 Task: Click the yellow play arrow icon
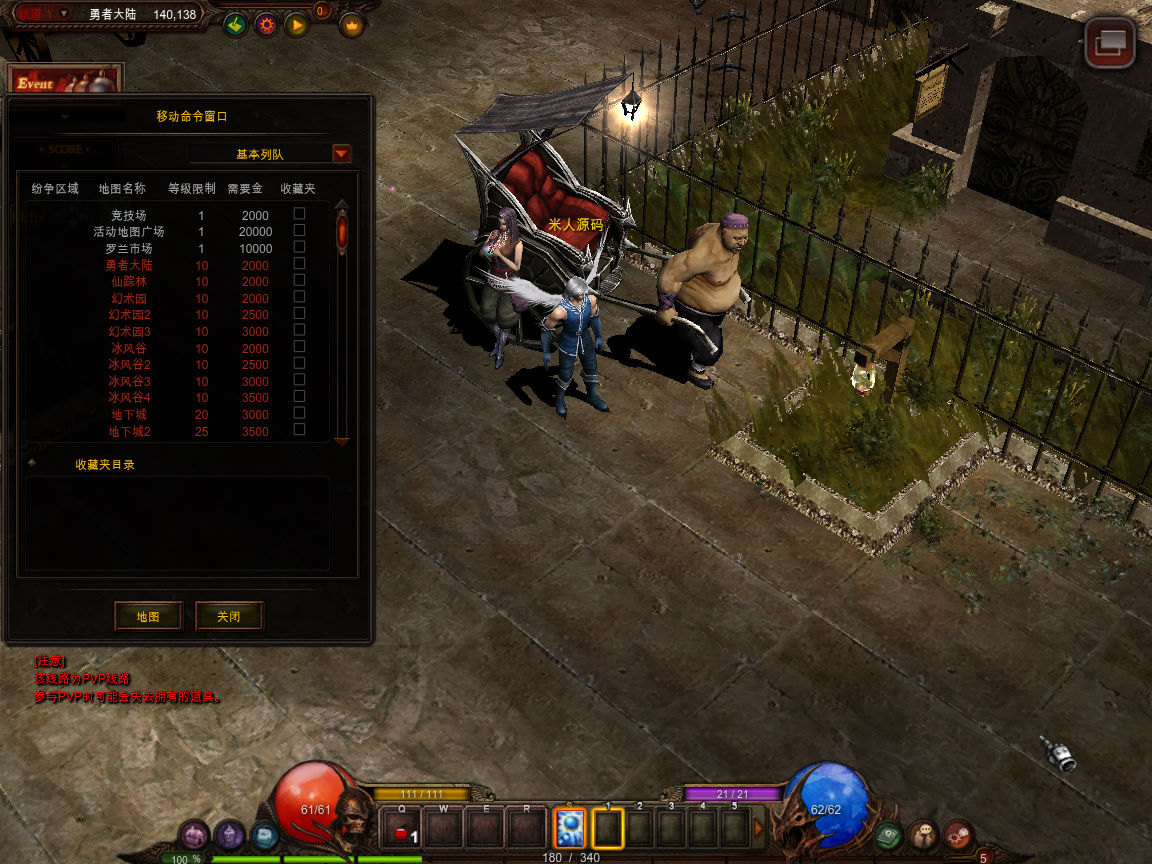(296, 25)
